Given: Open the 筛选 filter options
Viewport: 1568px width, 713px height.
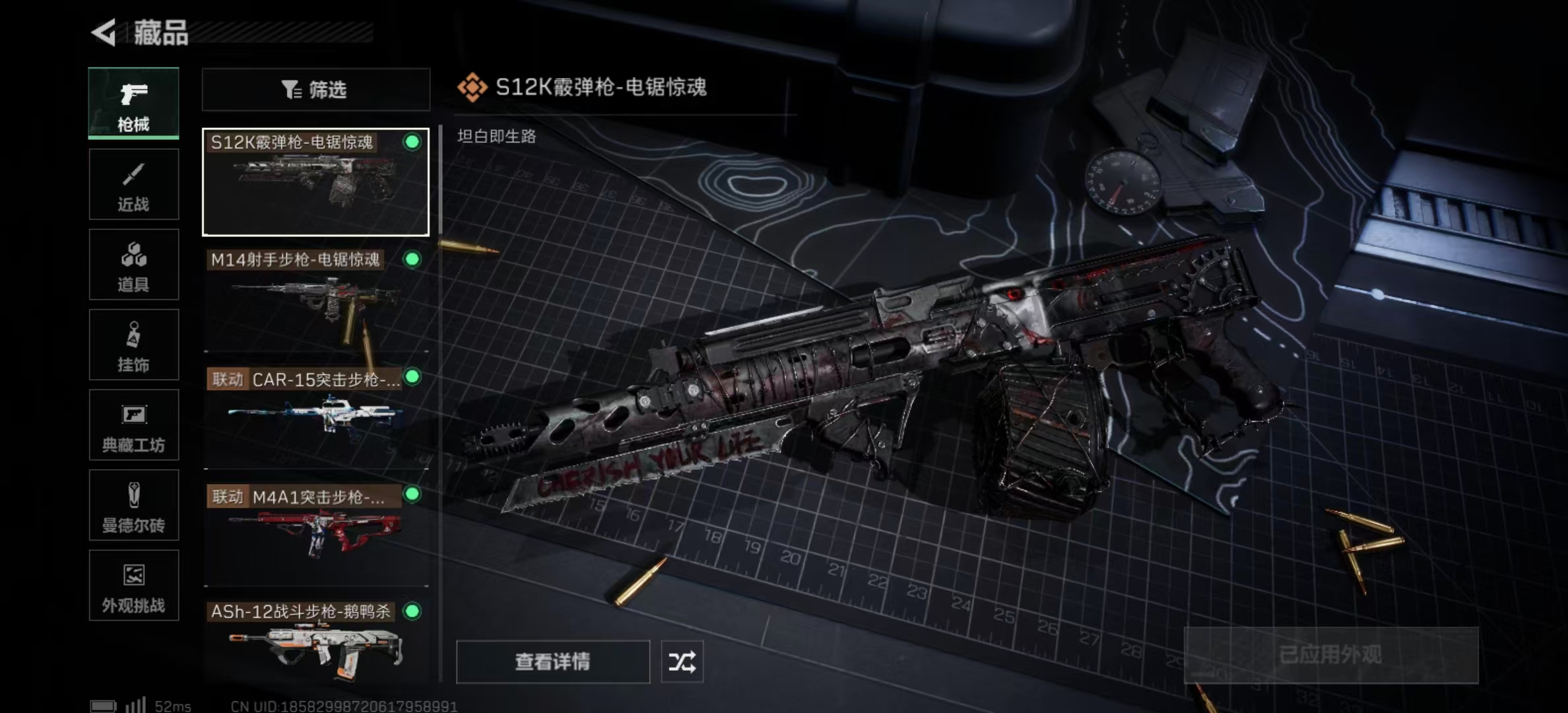Looking at the screenshot, I should coord(315,90).
